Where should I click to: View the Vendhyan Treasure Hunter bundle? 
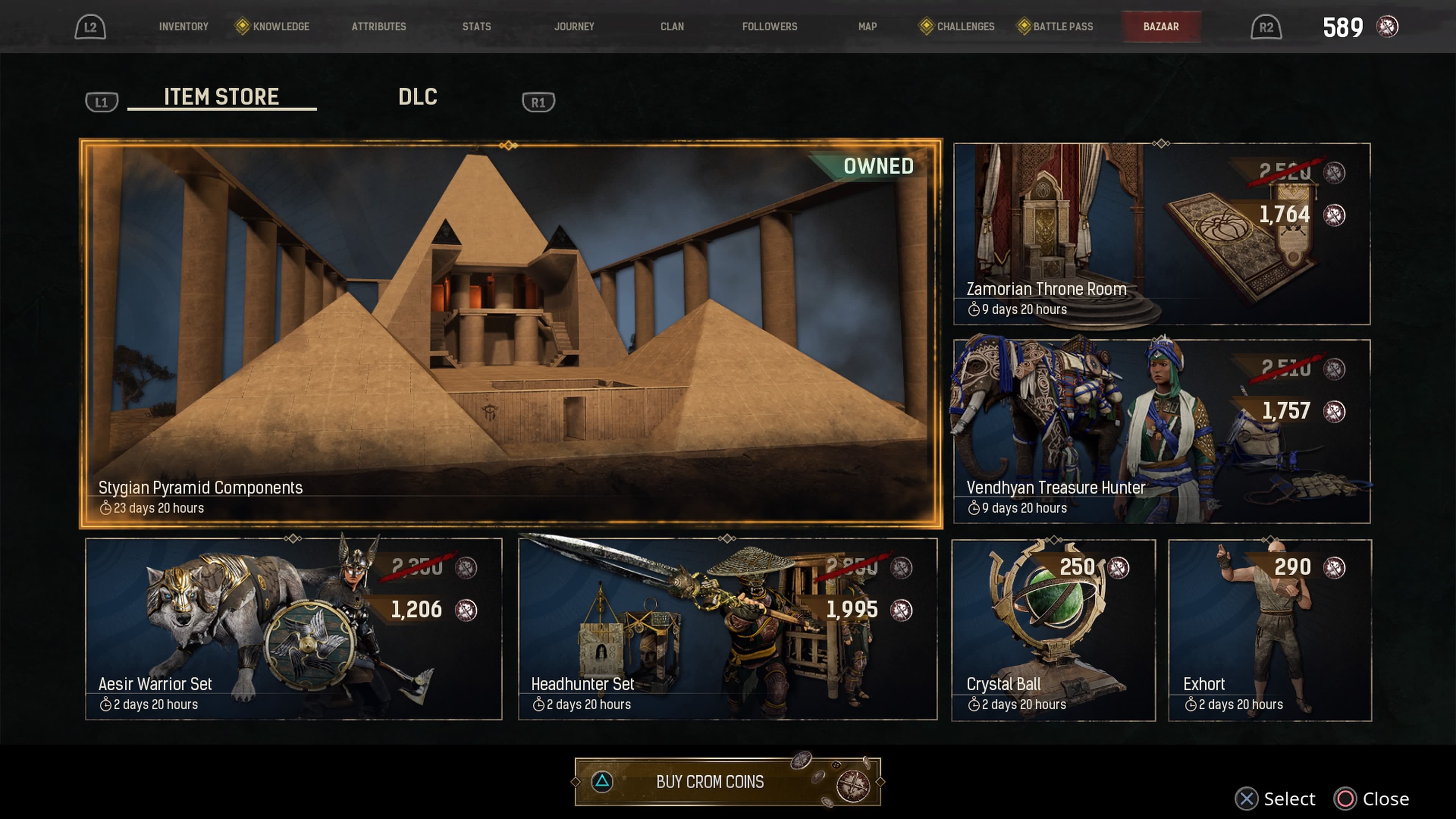[x=1161, y=431]
